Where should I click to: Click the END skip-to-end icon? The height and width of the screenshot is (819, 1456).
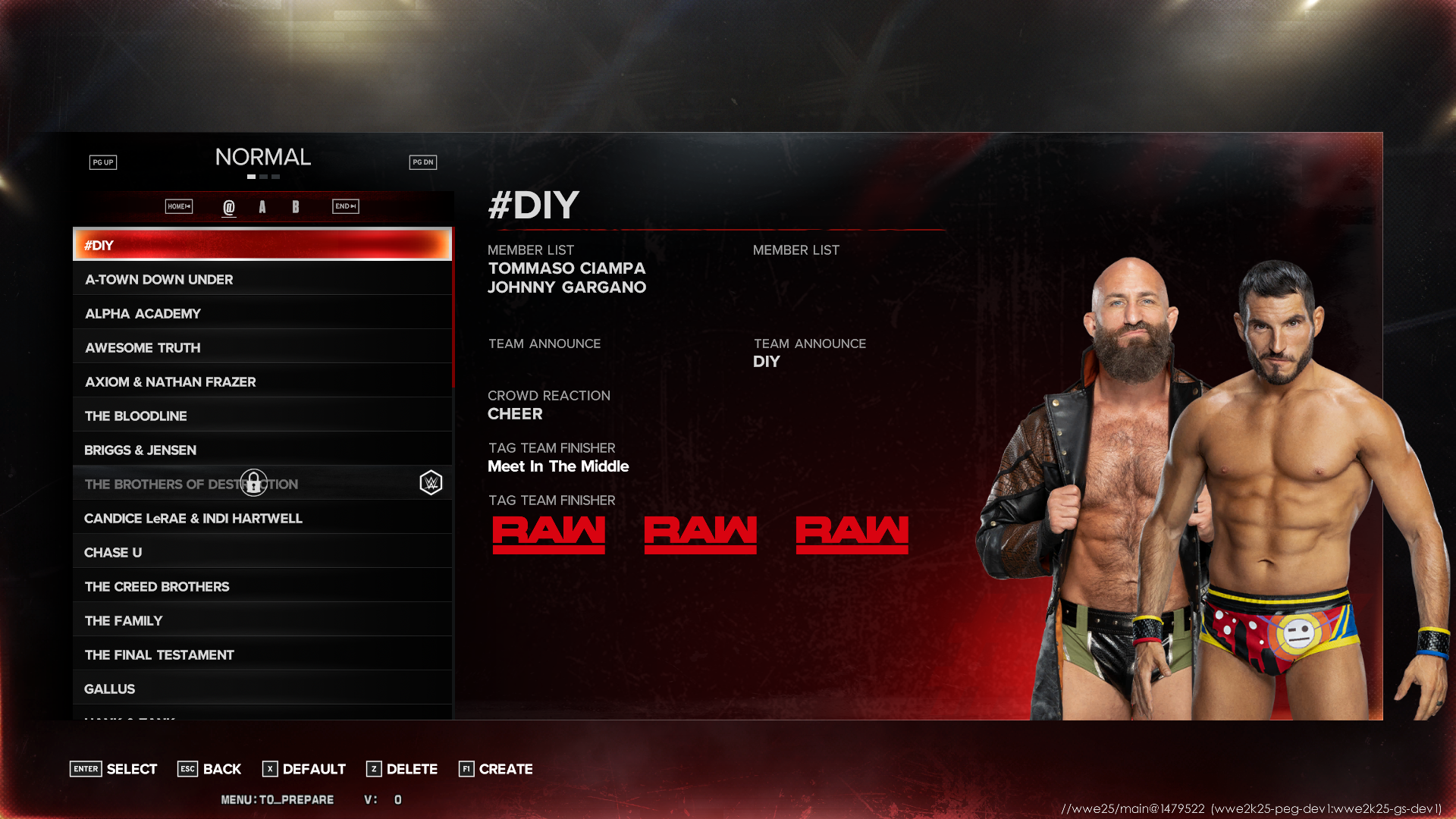point(345,206)
